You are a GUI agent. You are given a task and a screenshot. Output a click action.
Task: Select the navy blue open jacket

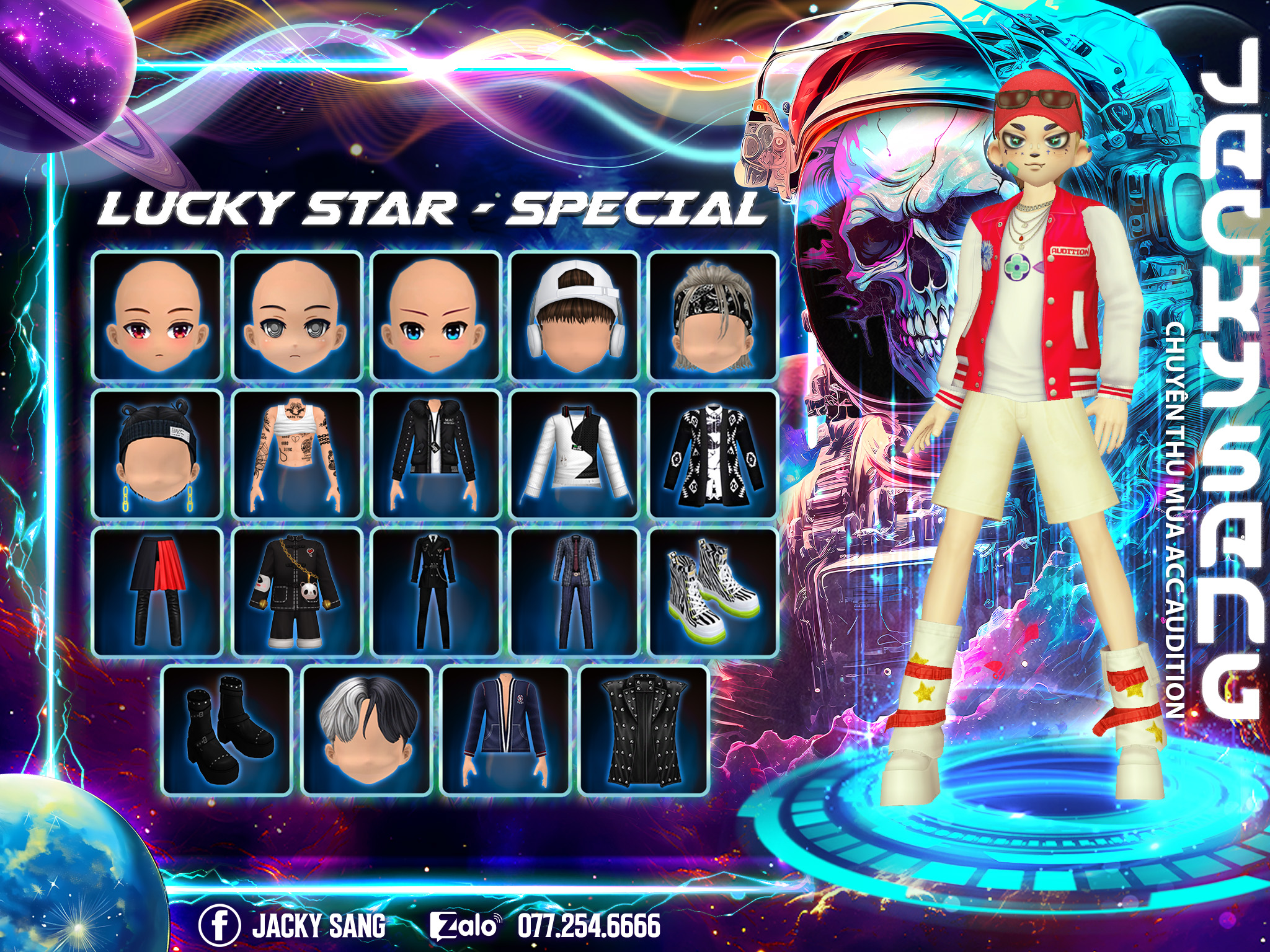(x=505, y=730)
